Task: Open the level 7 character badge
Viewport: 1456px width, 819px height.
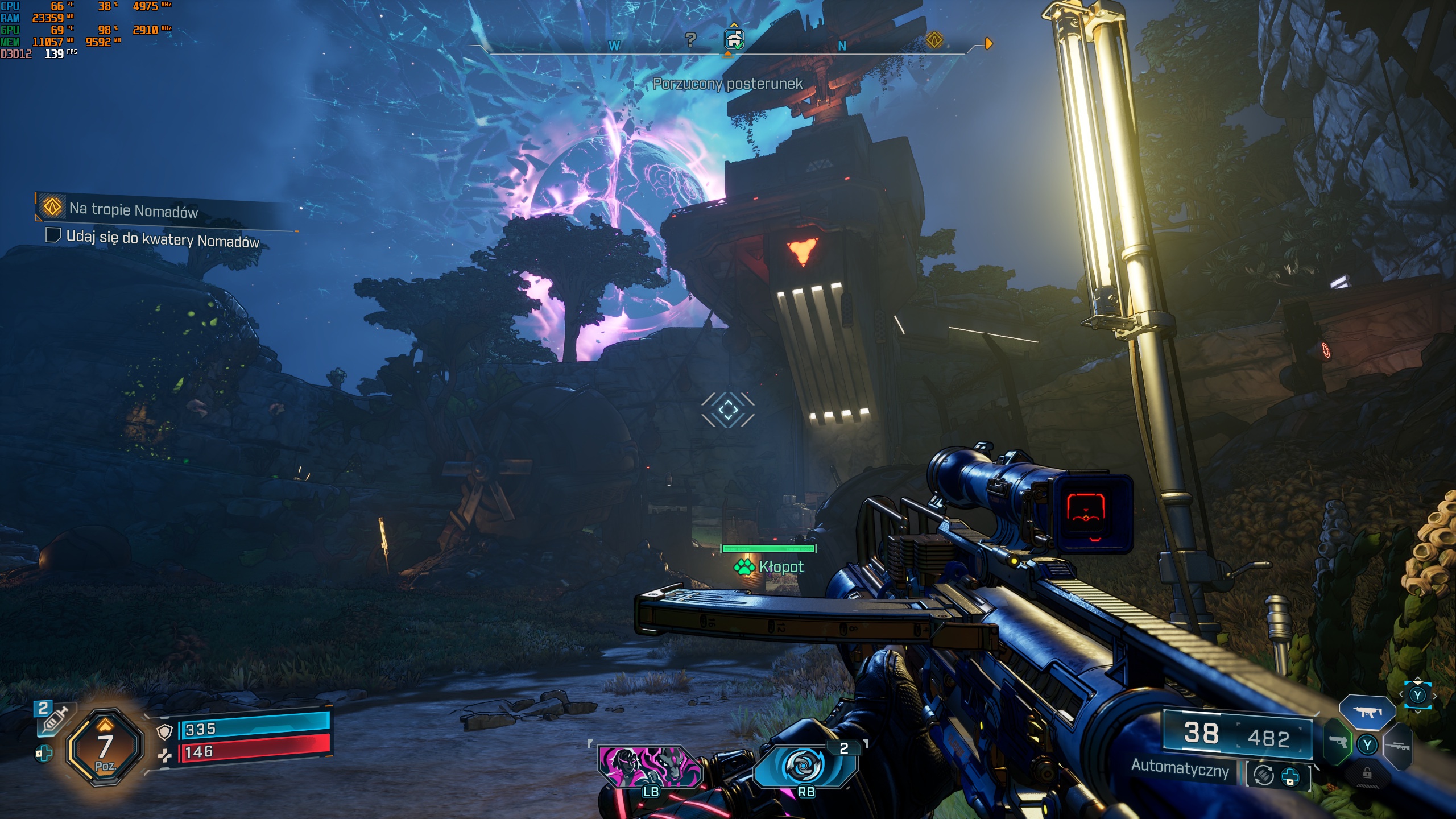Action: tap(105, 747)
